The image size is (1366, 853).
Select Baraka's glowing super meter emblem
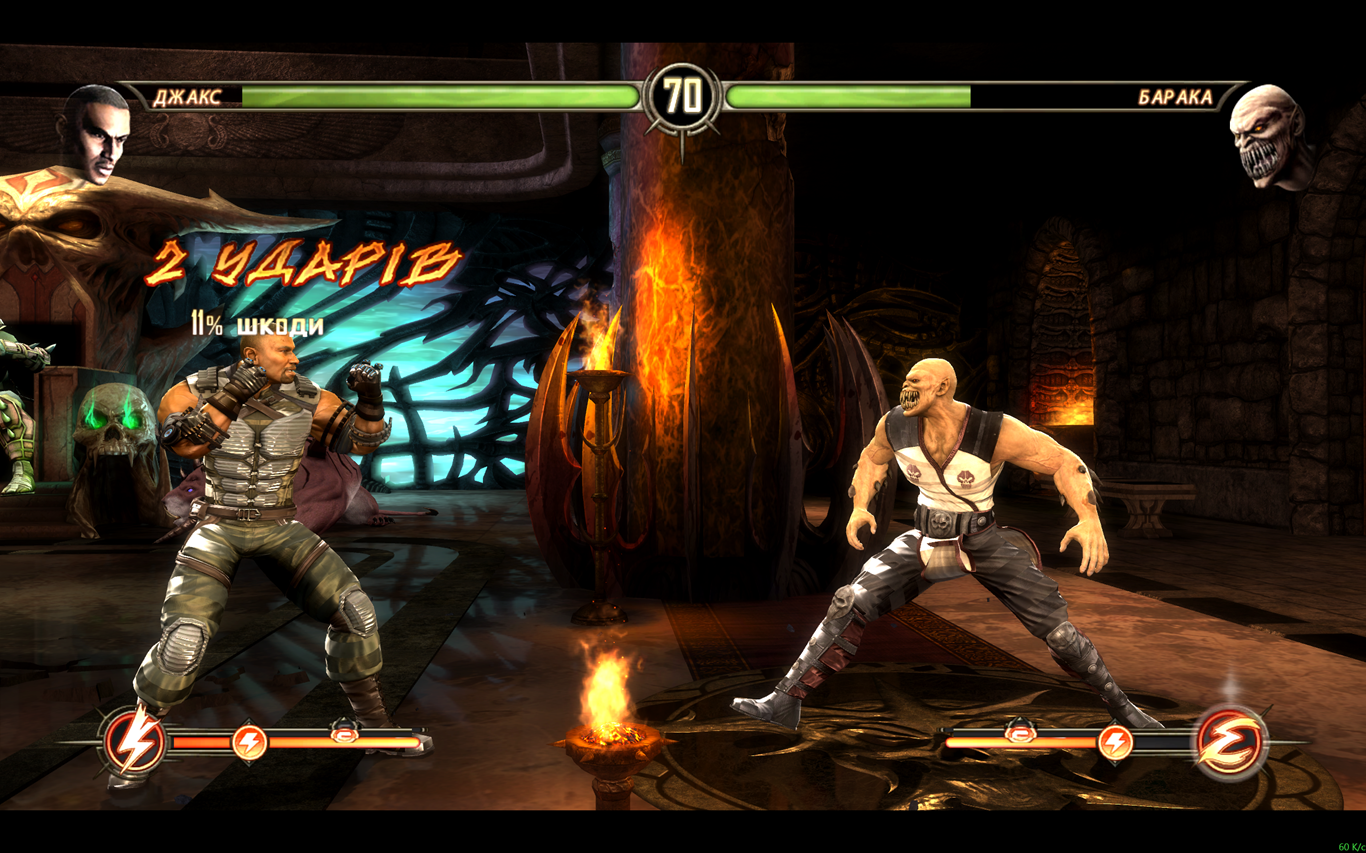click(x=1232, y=742)
